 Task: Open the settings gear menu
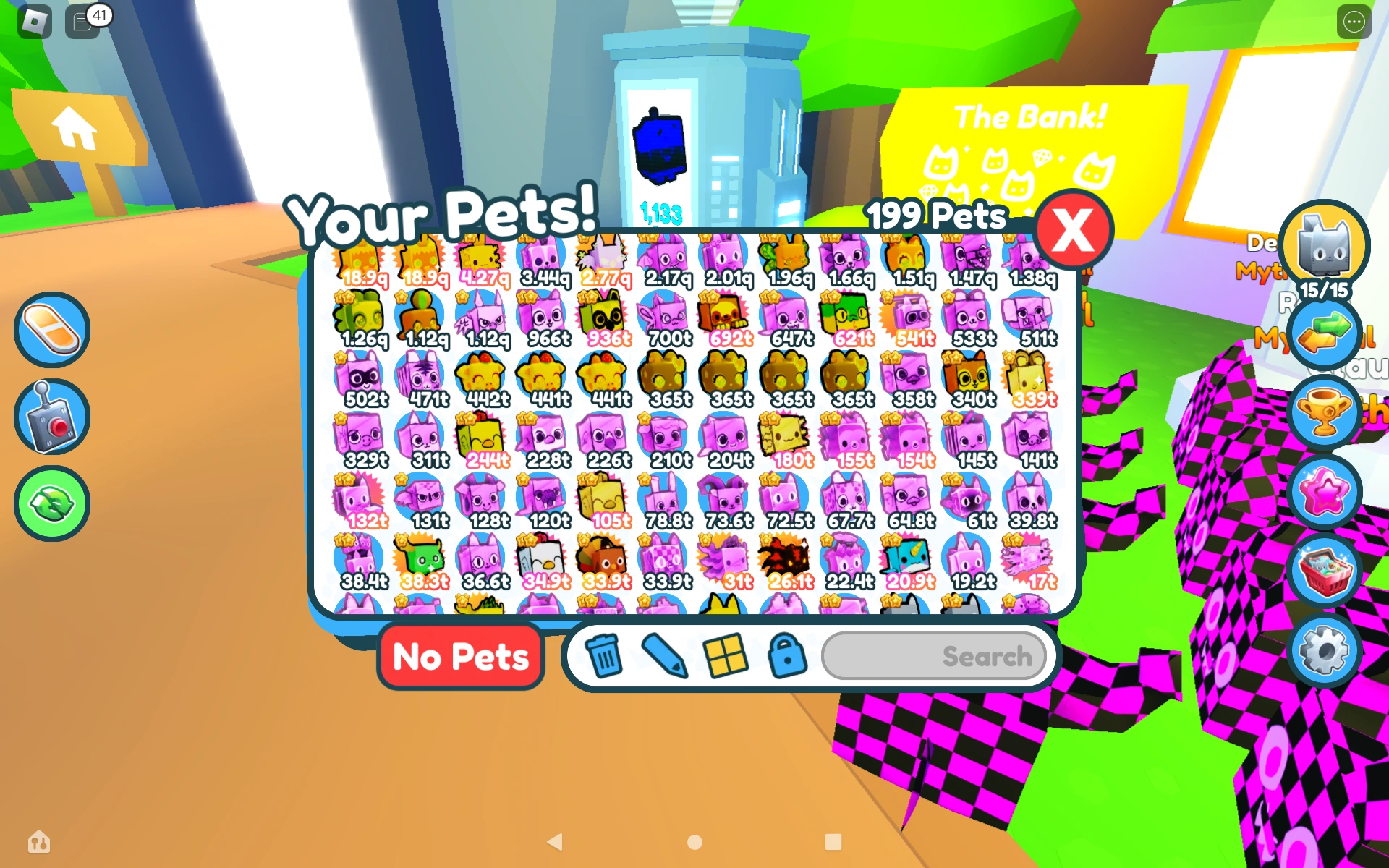pos(1326,650)
